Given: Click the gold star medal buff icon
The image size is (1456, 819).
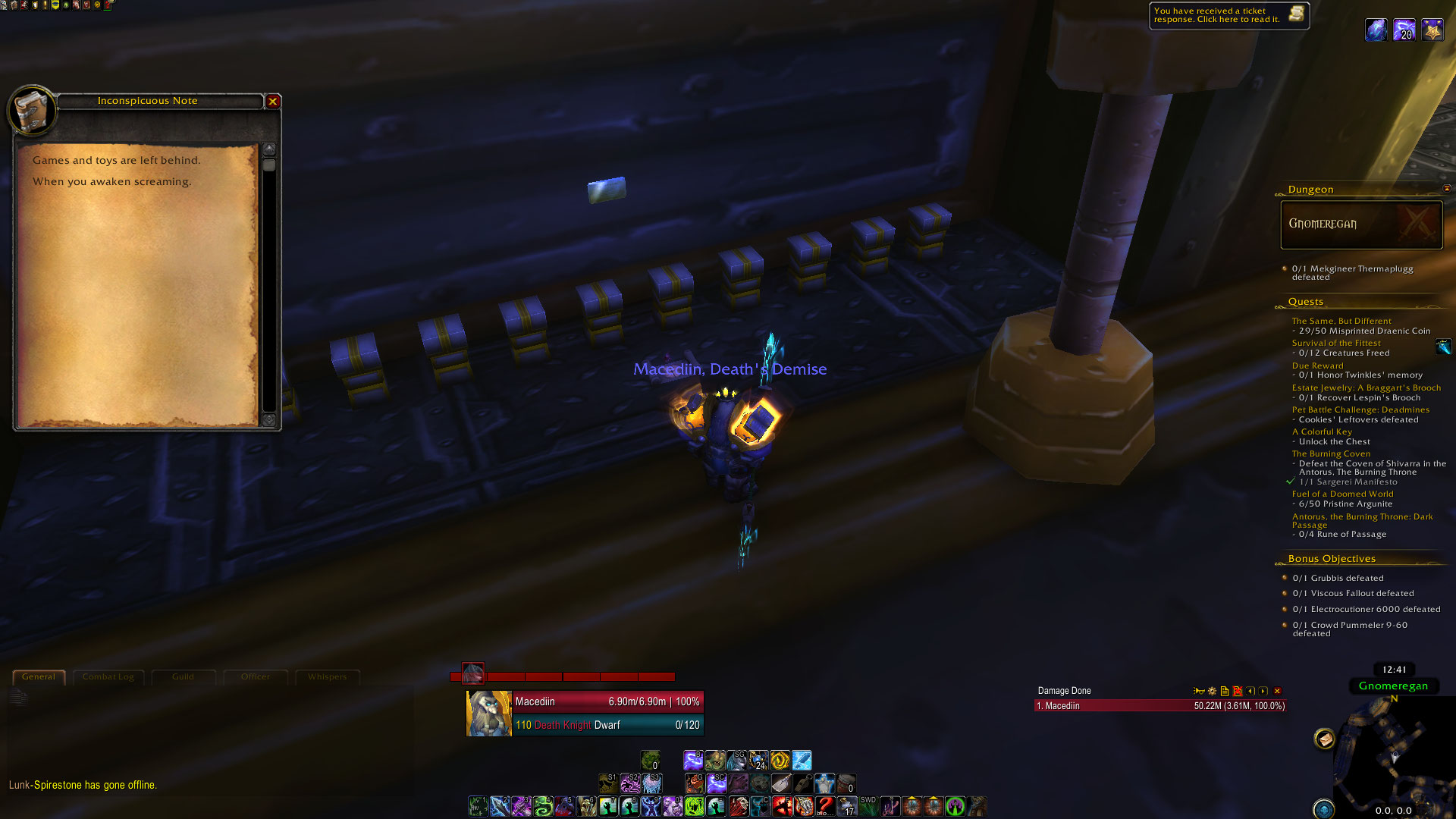Looking at the screenshot, I should coord(1432,30).
